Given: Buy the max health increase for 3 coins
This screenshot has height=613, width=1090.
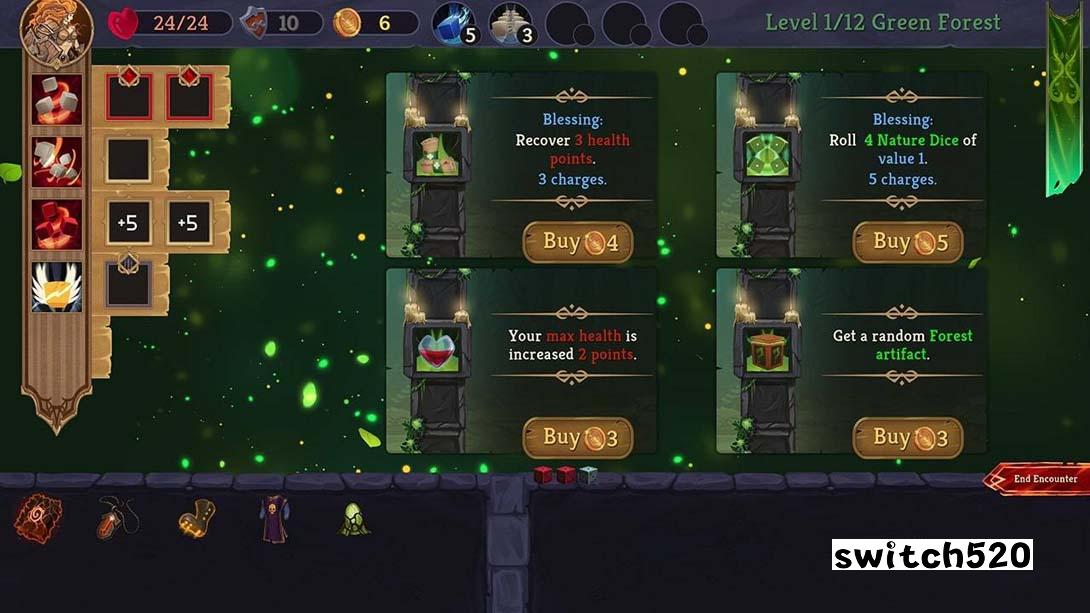Looking at the screenshot, I should [577, 438].
